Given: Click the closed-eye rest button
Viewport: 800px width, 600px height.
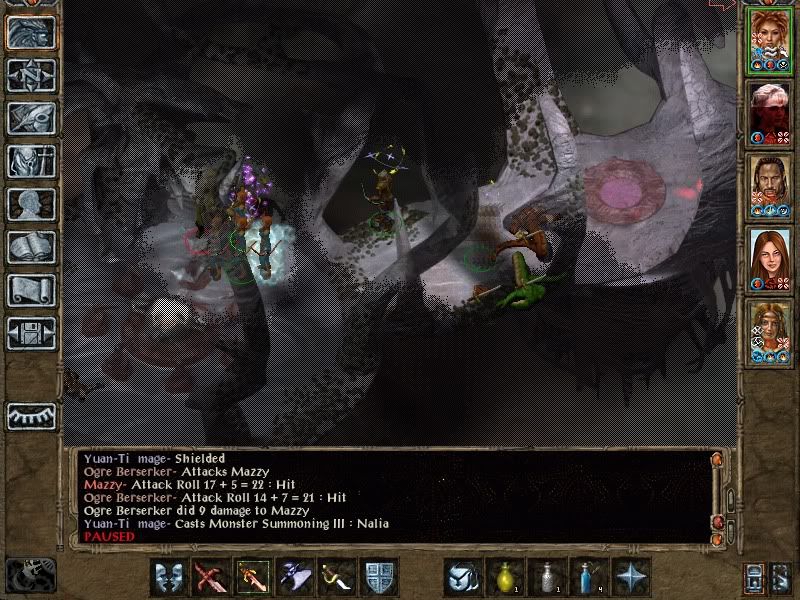Looking at the screenshot, I should tap(30, 415).
